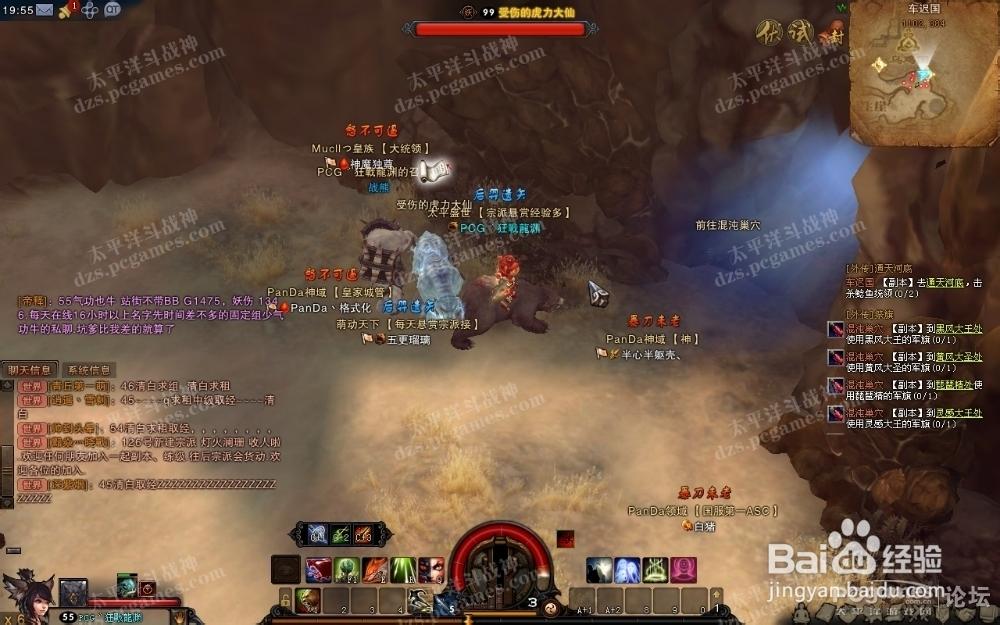Use the green light beams skill

[x=403, y=570]
